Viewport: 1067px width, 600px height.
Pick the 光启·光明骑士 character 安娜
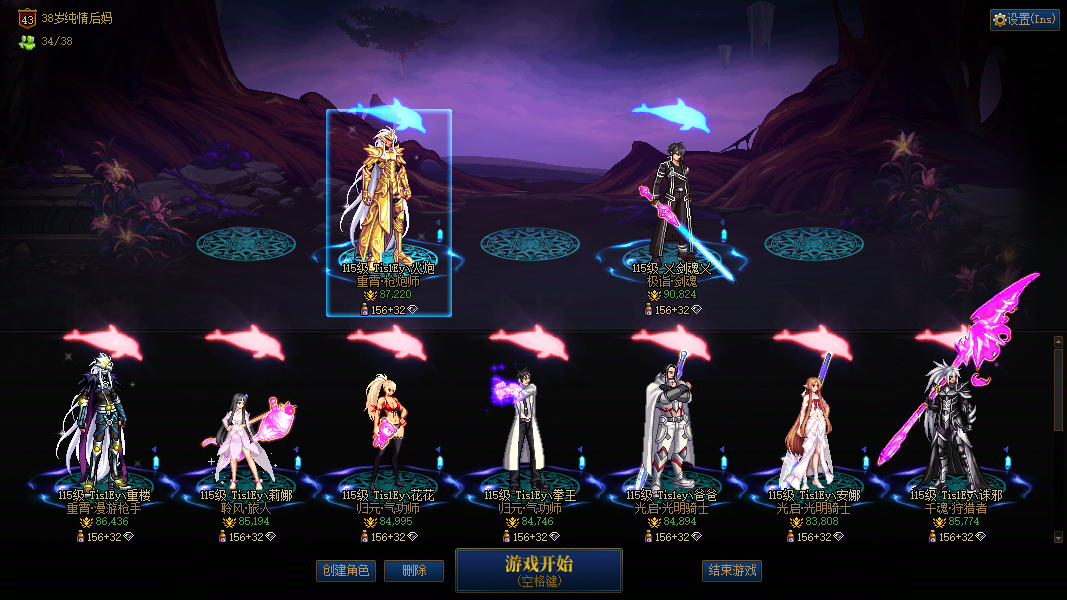[x=813, y=430]
